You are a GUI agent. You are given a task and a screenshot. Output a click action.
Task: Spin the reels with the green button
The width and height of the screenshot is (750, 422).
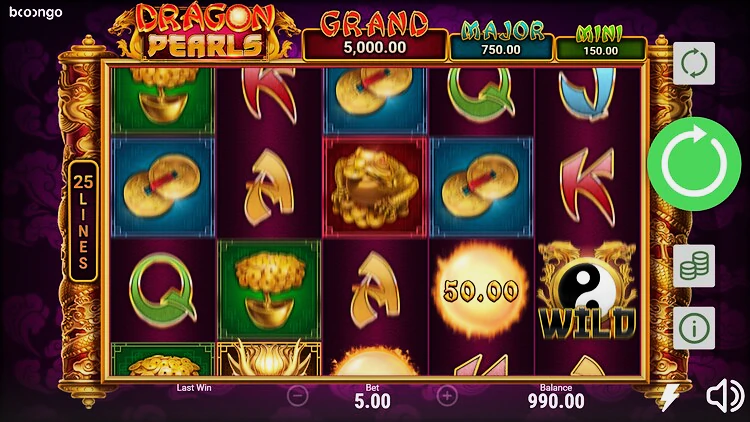click(x=694, y=164)
